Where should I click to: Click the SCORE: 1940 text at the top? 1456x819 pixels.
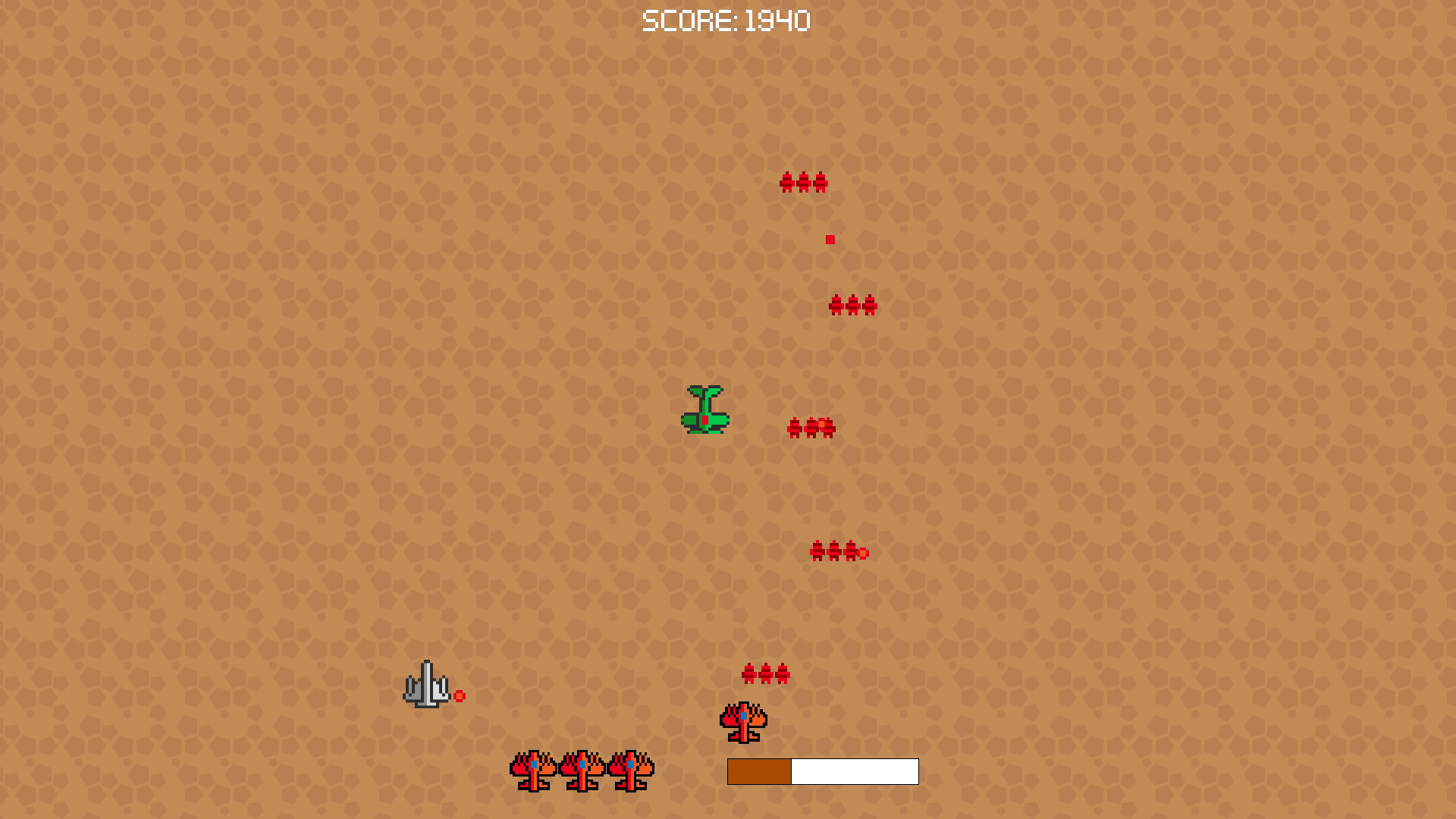(726, 20)
